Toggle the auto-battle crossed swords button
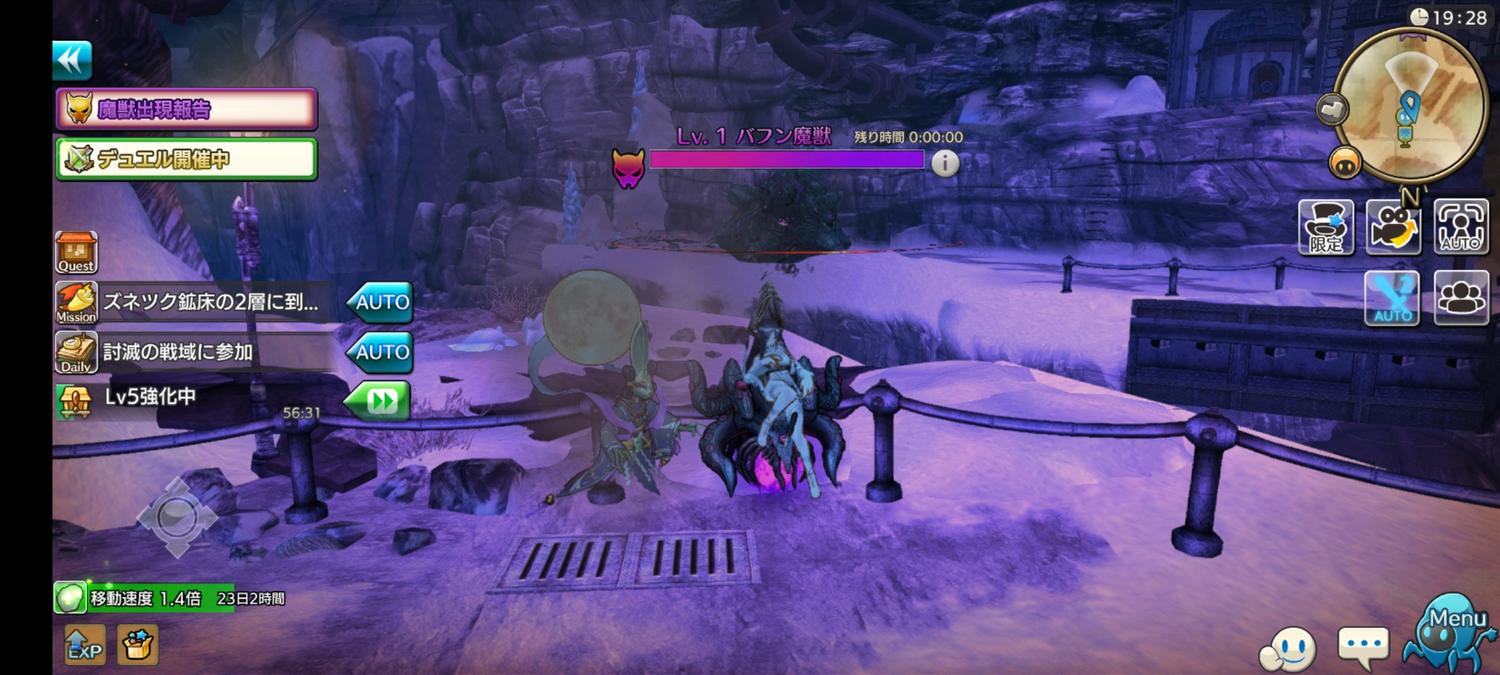This screenshot has width=1500, height=675. pos(1392,298)
